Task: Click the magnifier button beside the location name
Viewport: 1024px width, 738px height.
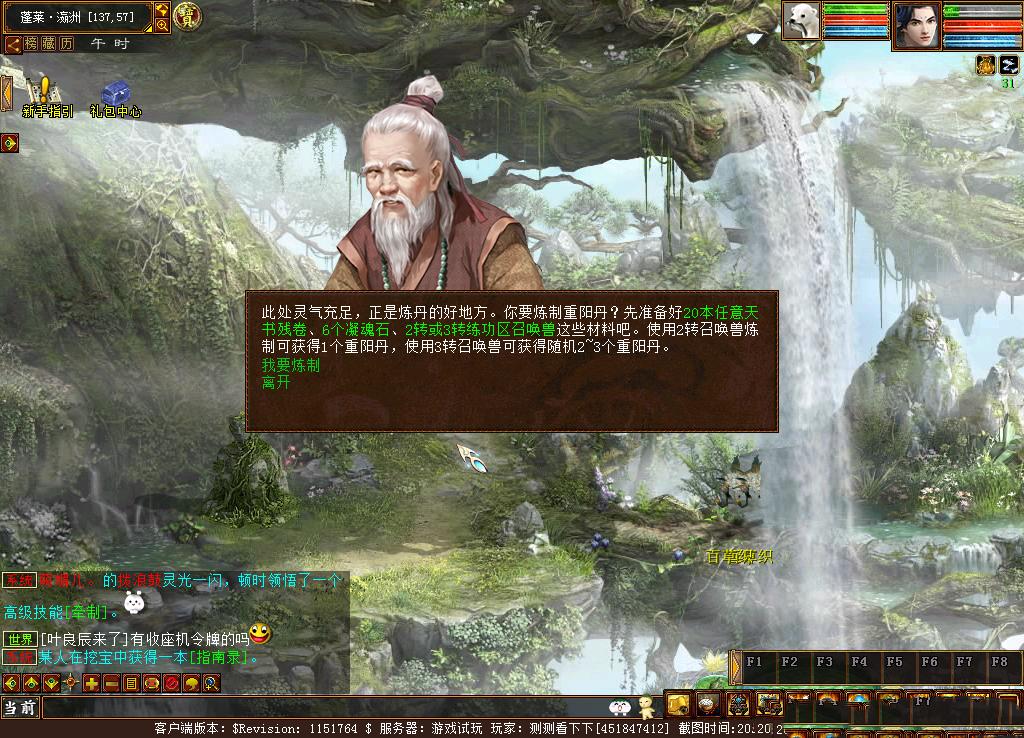Action: tap(162, 26)
